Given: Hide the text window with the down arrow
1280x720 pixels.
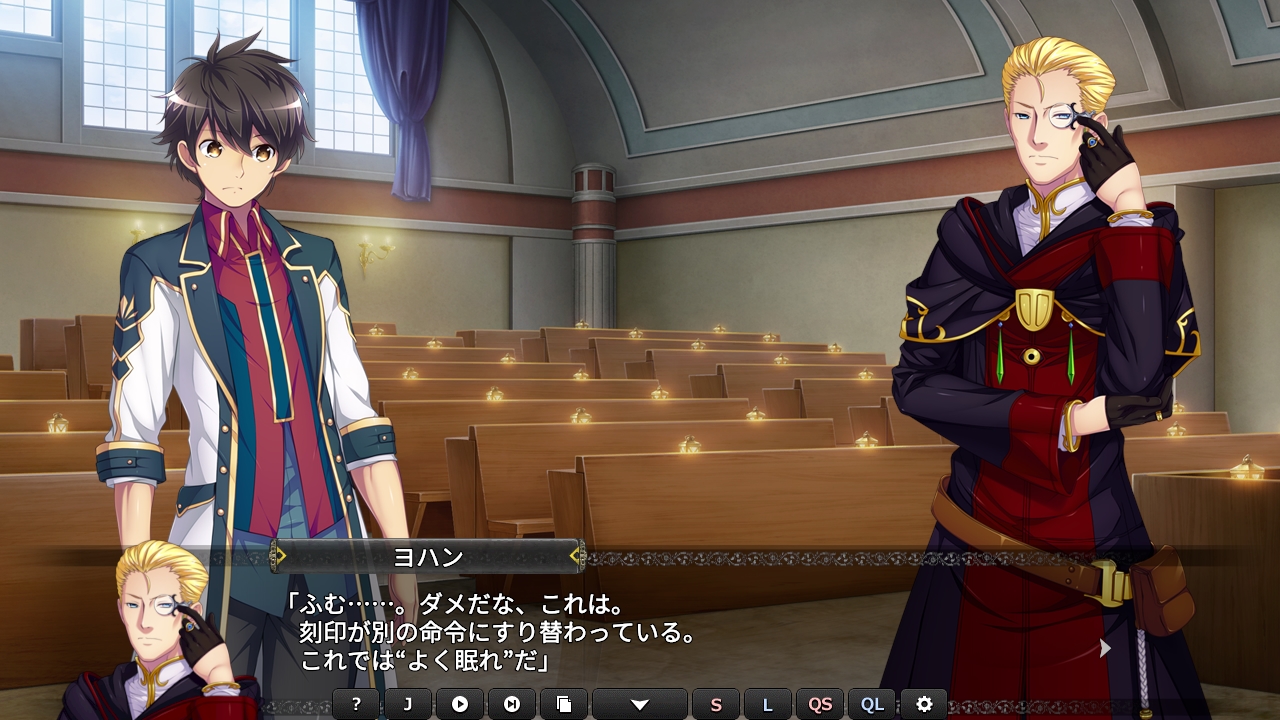Looking at the screenshot, I should tap(640, 704).
